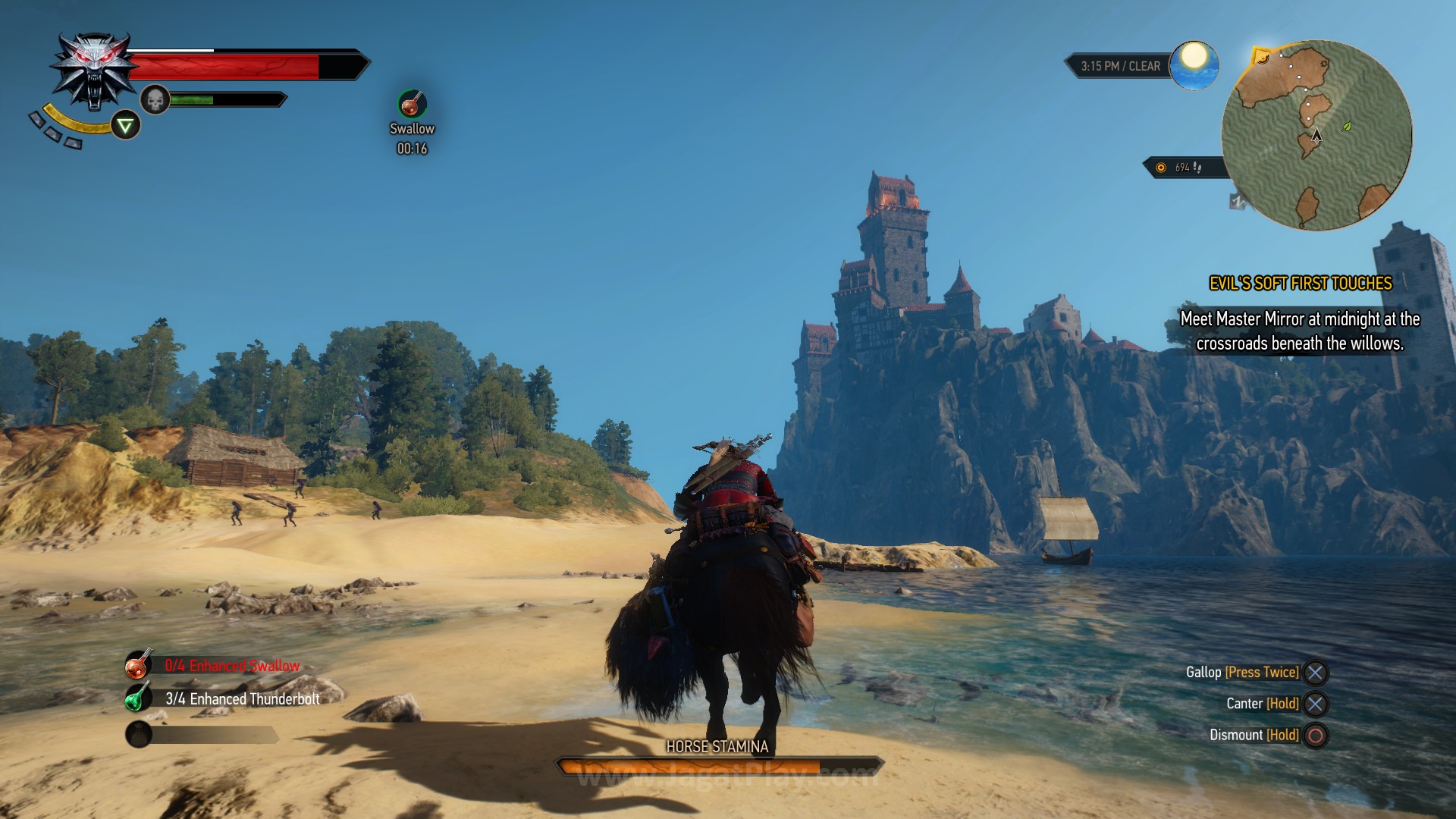Open the Evil's Soft First Touches quest tracker
Viewport: 1456px width, 819px height.
(1300, 284)
